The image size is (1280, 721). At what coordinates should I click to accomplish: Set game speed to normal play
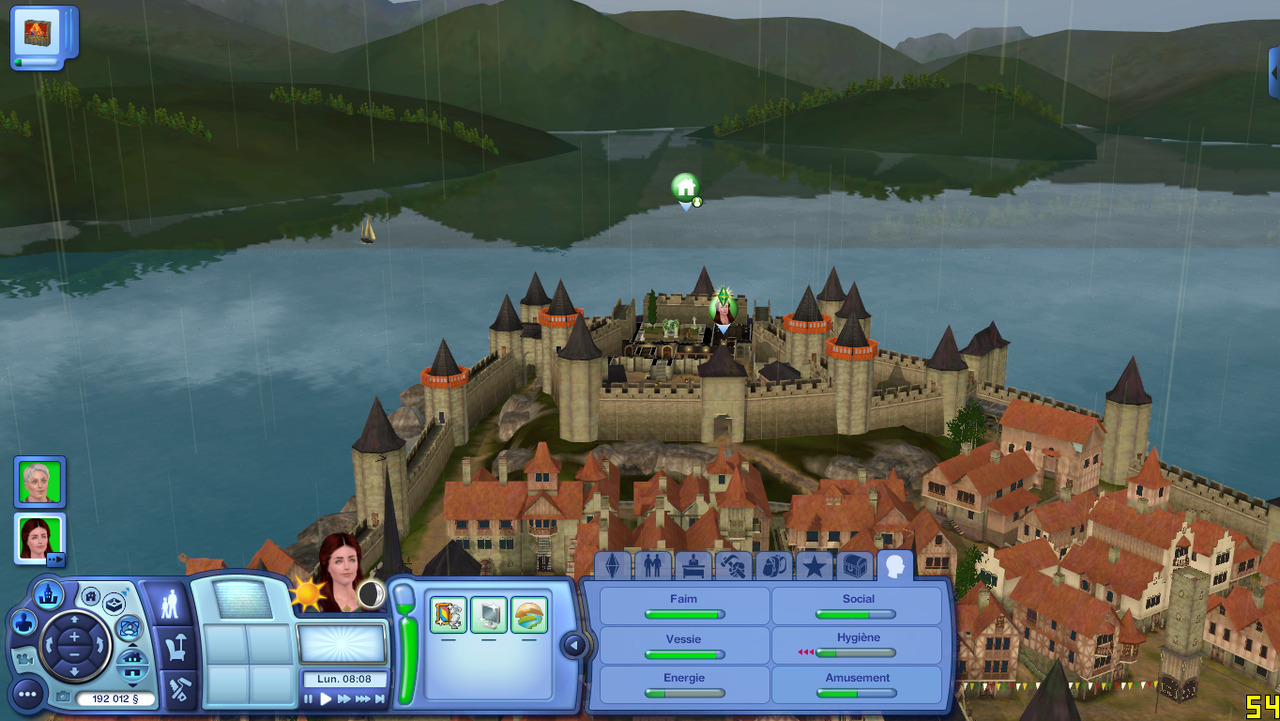point(326,699)
